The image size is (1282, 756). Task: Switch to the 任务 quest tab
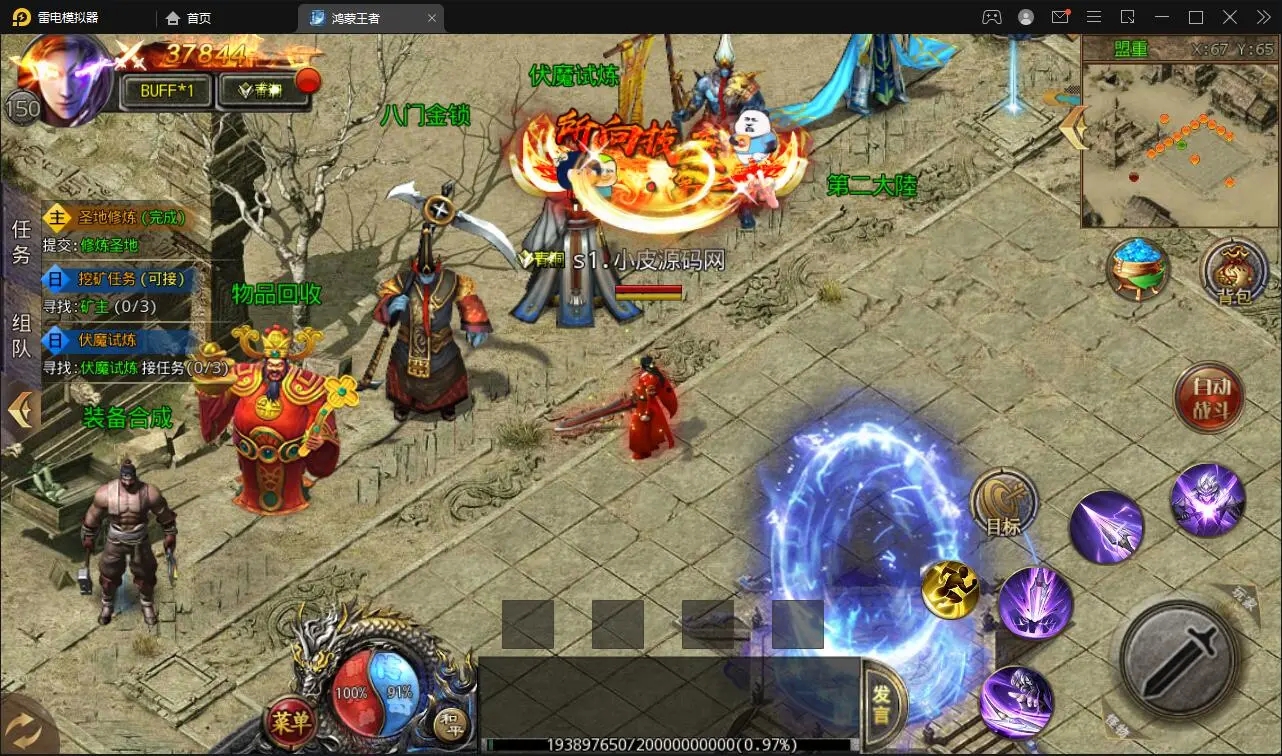coord(21,243)
